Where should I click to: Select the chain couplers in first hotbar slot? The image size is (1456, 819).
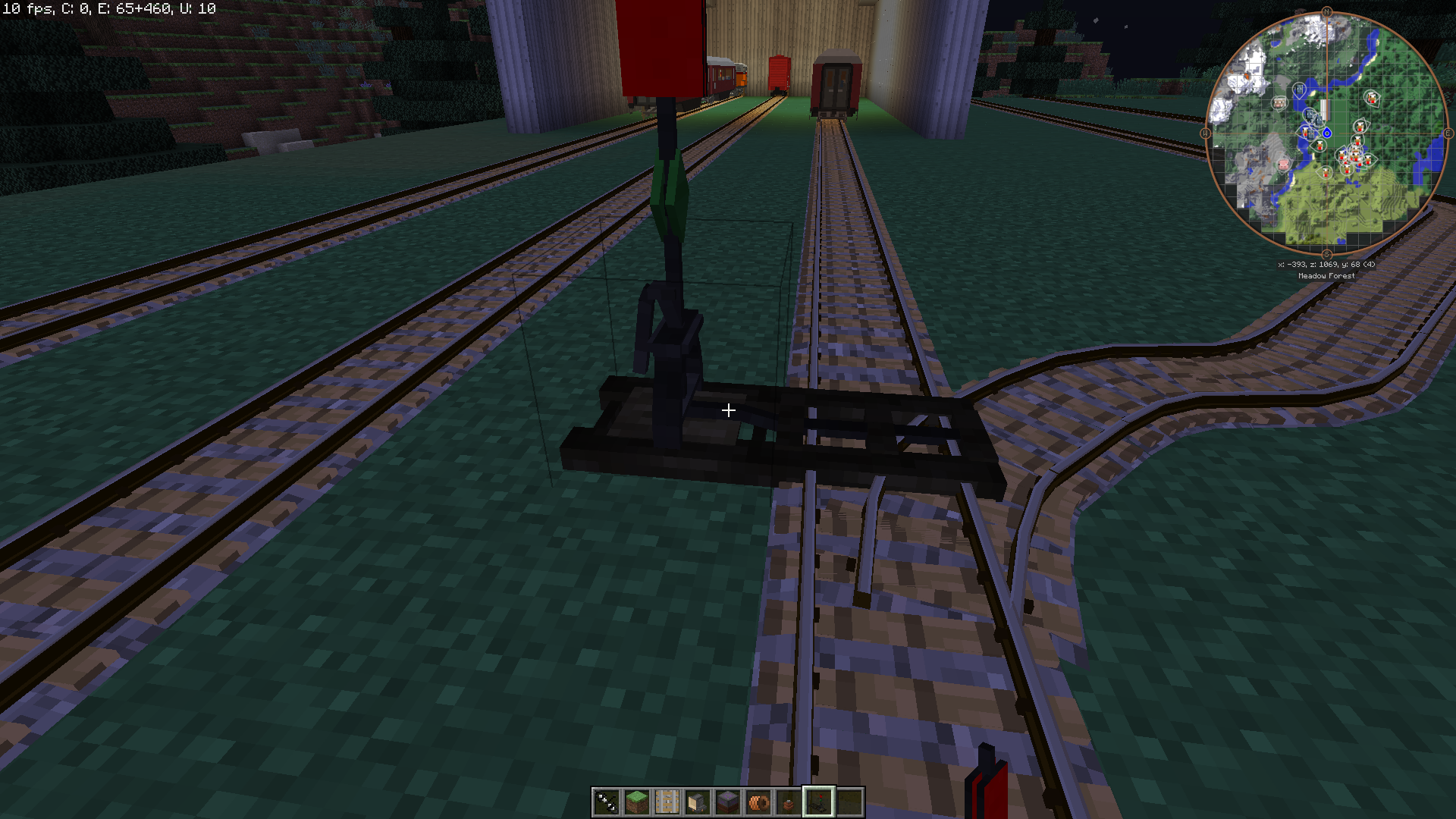point(607,802)
